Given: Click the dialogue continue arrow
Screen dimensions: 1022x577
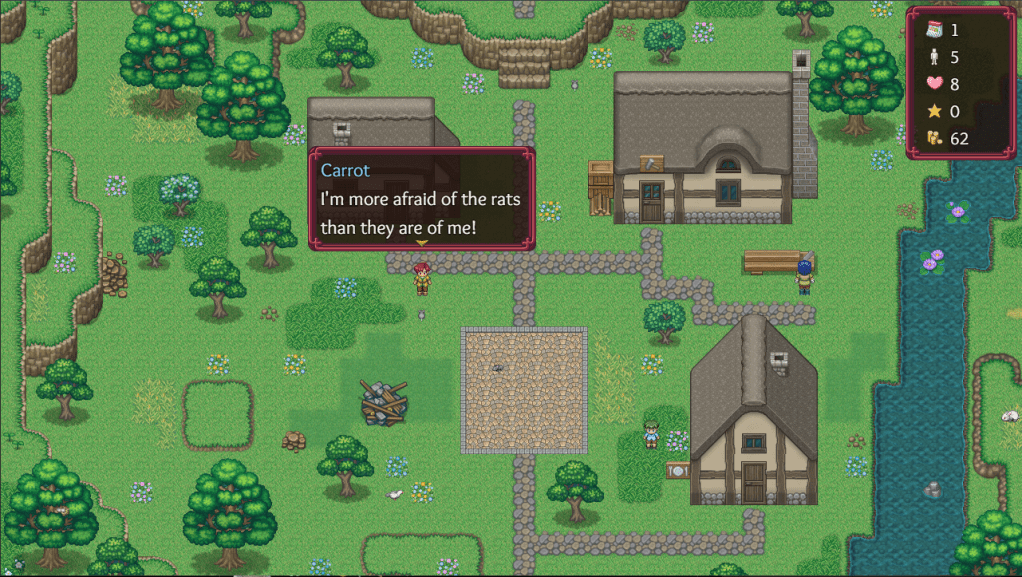Looking at the screenshot, I should point(422,243).
